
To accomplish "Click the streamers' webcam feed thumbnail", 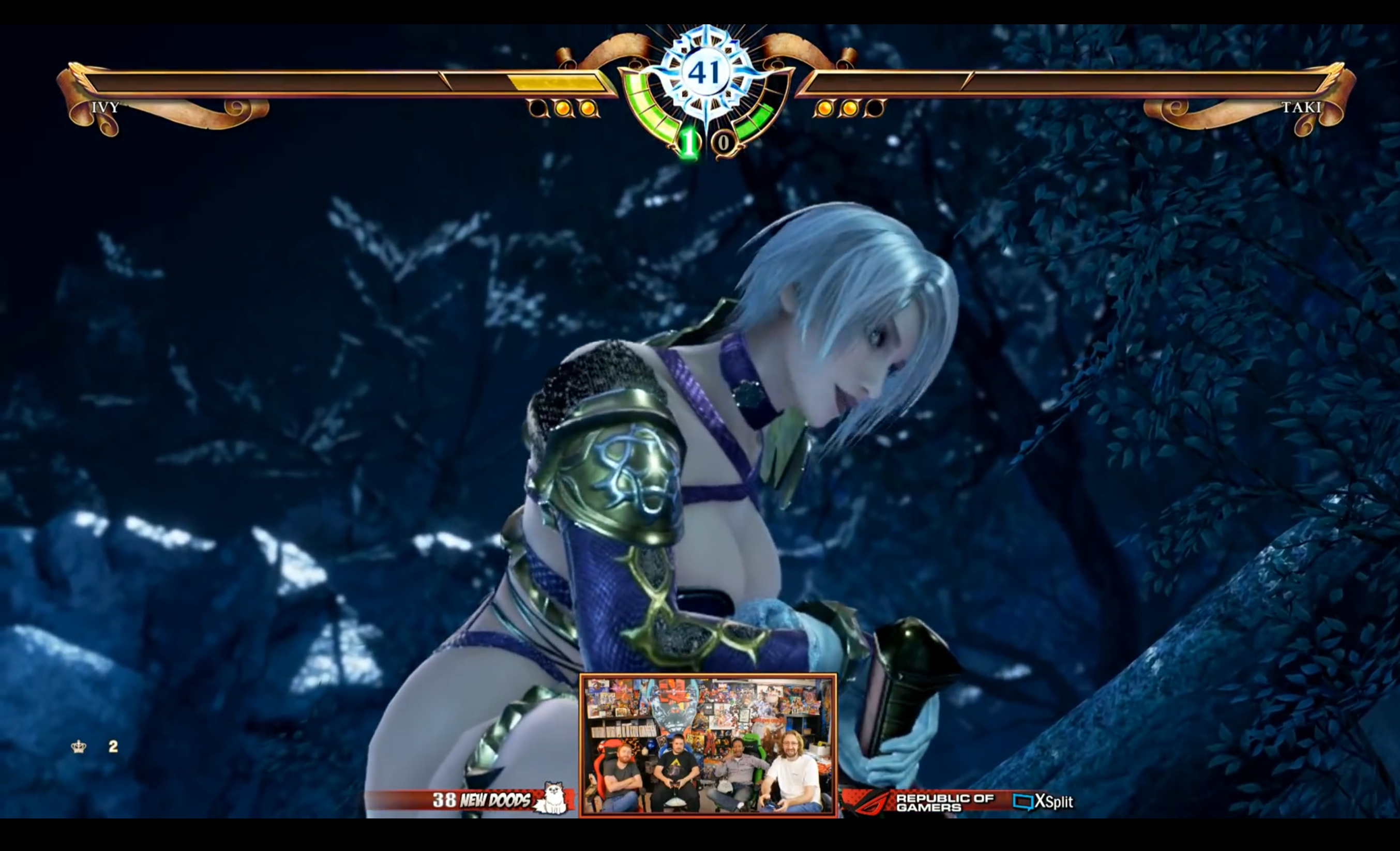I will pyautogui.click(x=707, y=746).
